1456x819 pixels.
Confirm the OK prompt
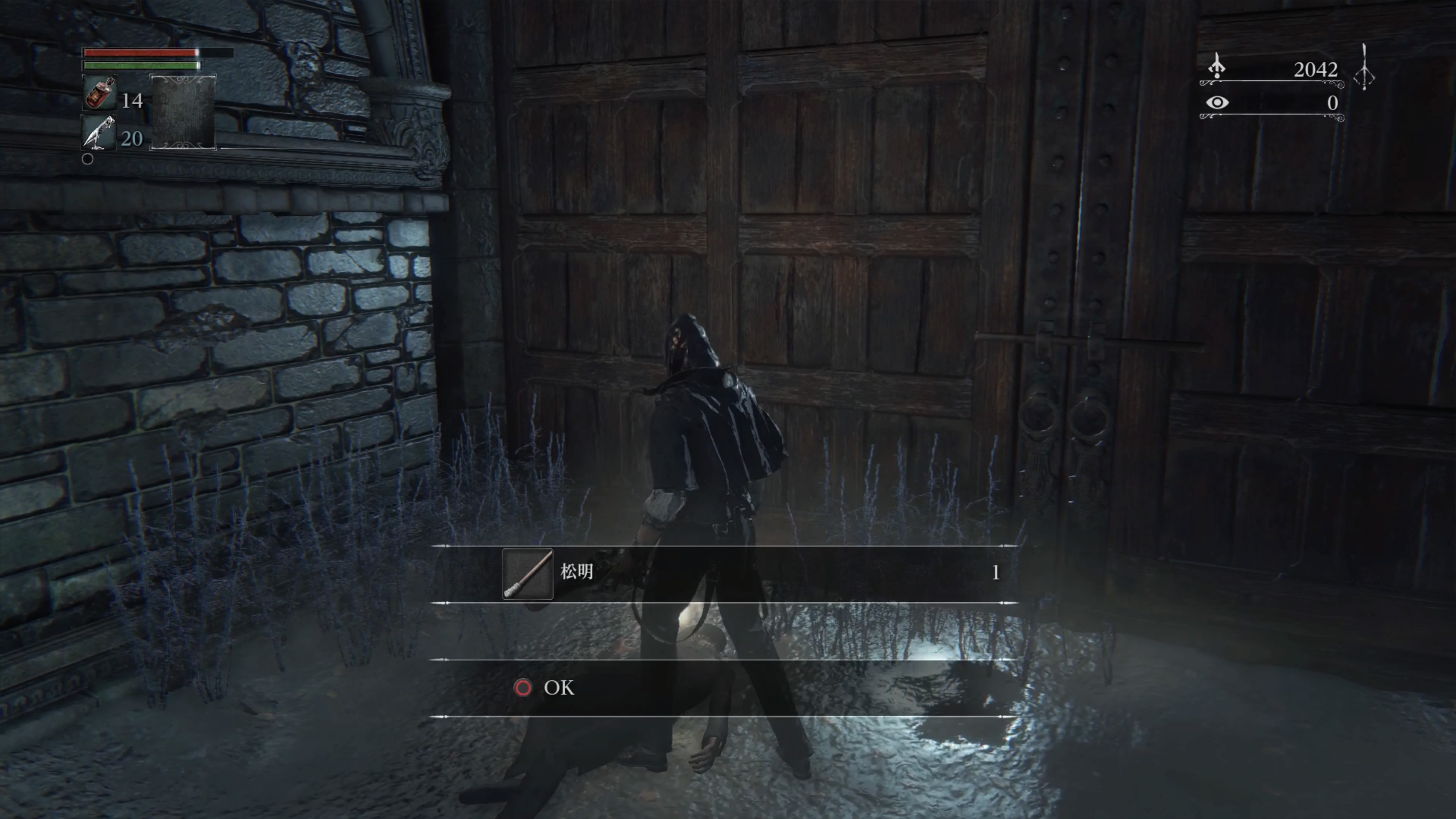546,688
